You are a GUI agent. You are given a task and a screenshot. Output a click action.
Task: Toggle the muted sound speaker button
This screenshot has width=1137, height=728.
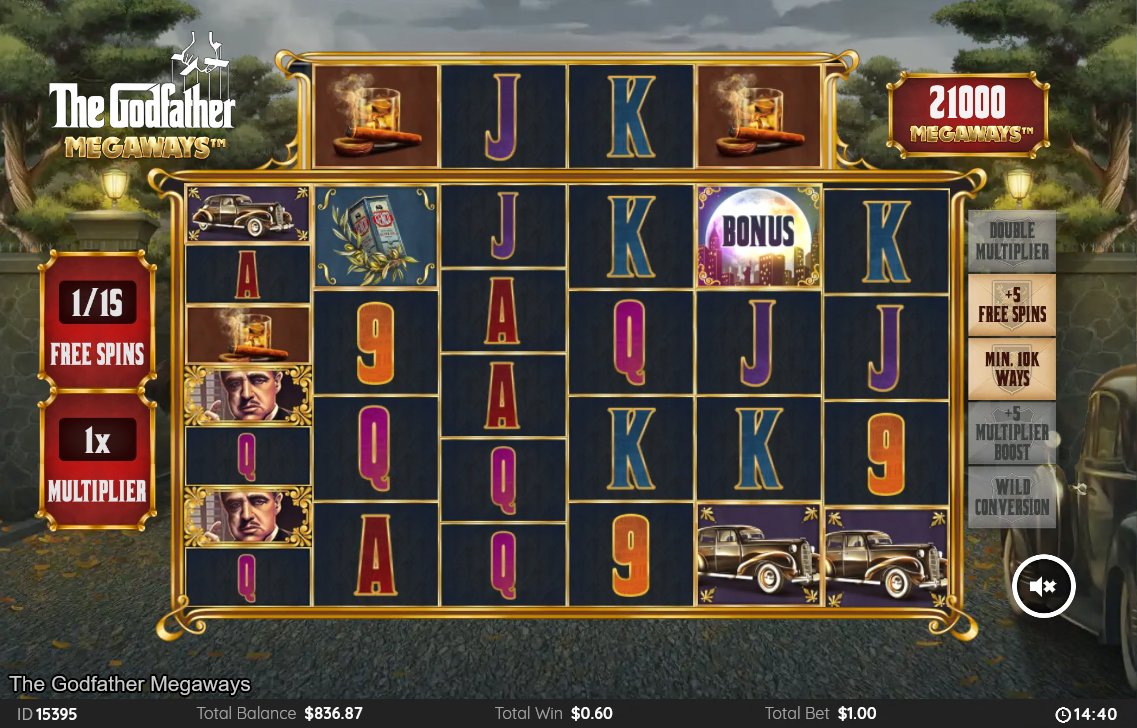pyautogui.click(x=1043, y=586)
